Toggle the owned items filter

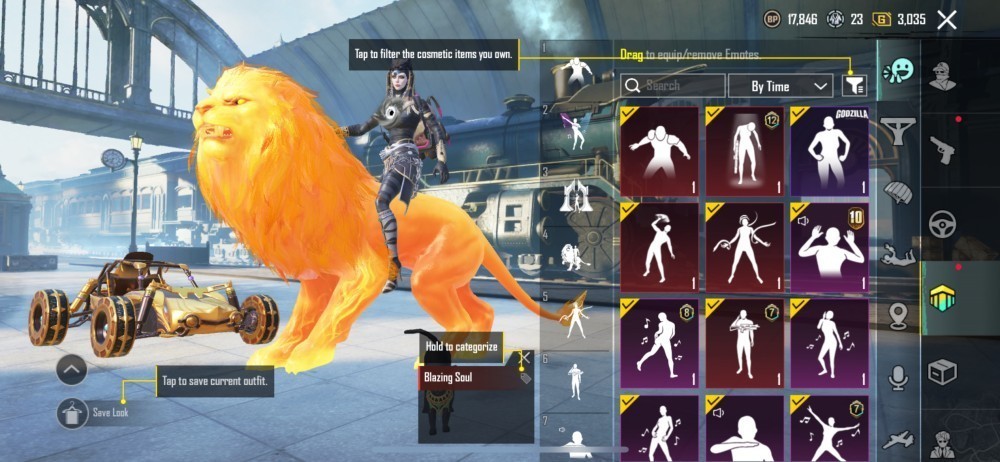(x=854, y=86)
